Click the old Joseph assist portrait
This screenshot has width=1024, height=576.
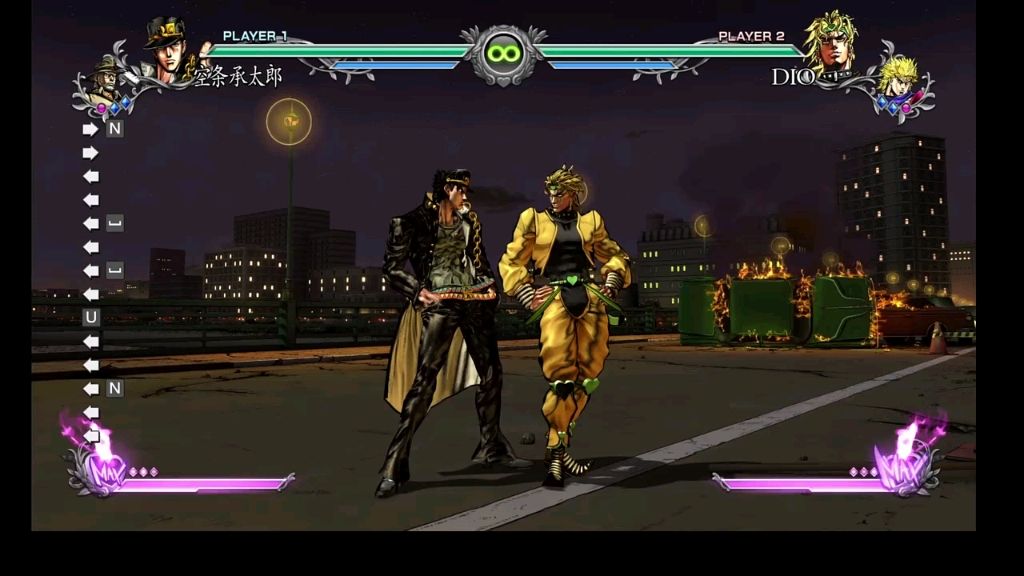[106, 78]
